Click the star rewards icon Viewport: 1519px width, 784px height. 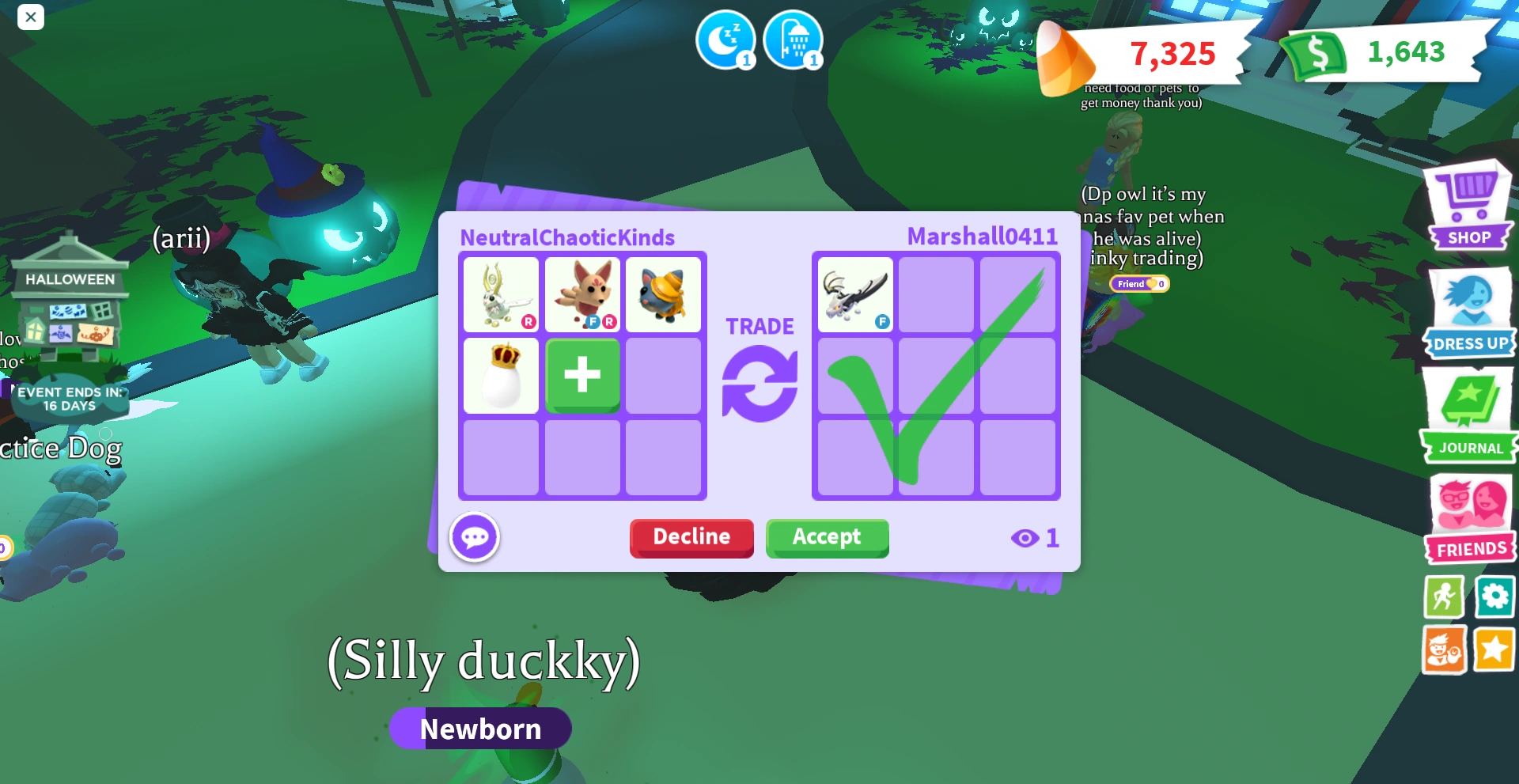coord(1495,650)
